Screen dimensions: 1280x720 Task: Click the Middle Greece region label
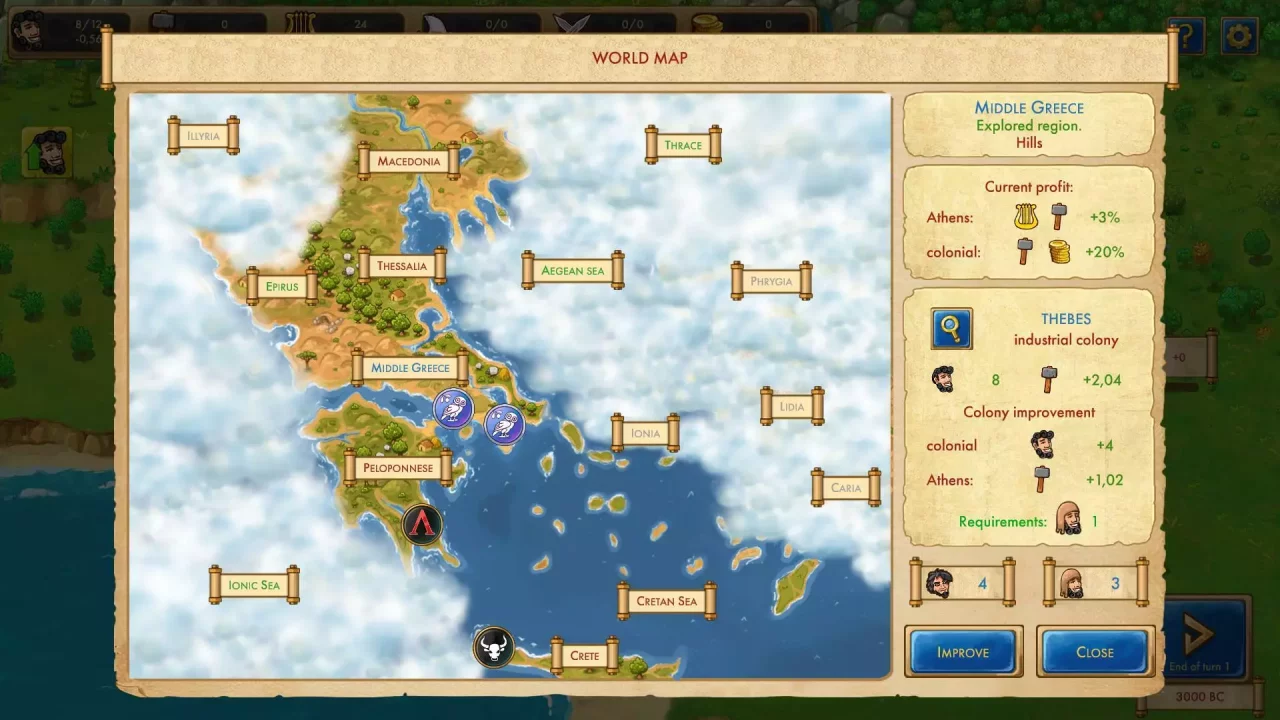410,367
